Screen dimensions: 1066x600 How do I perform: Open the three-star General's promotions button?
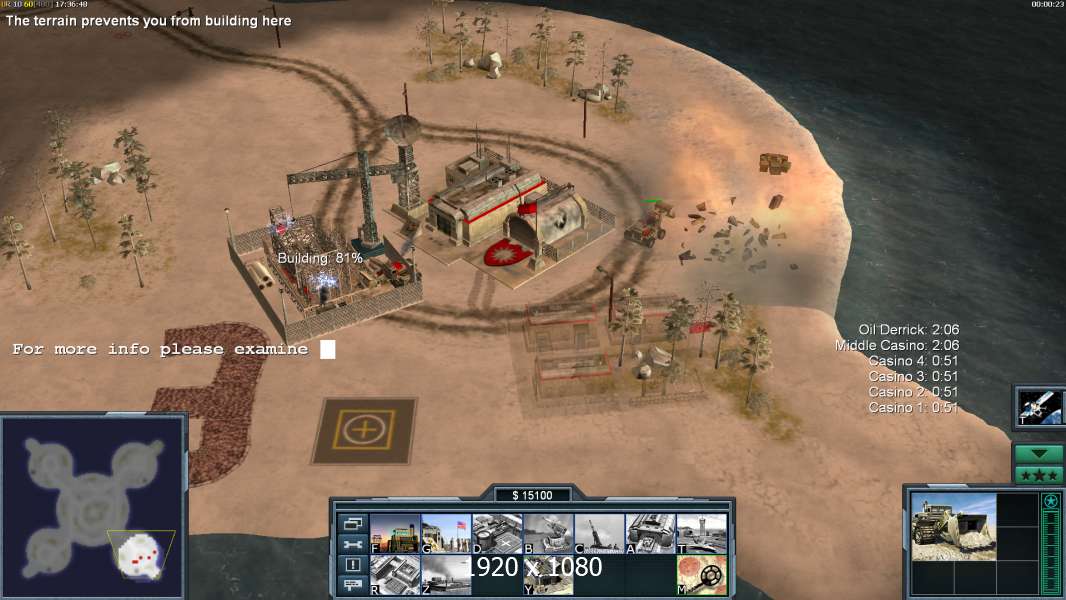[x=1039, y=475]
